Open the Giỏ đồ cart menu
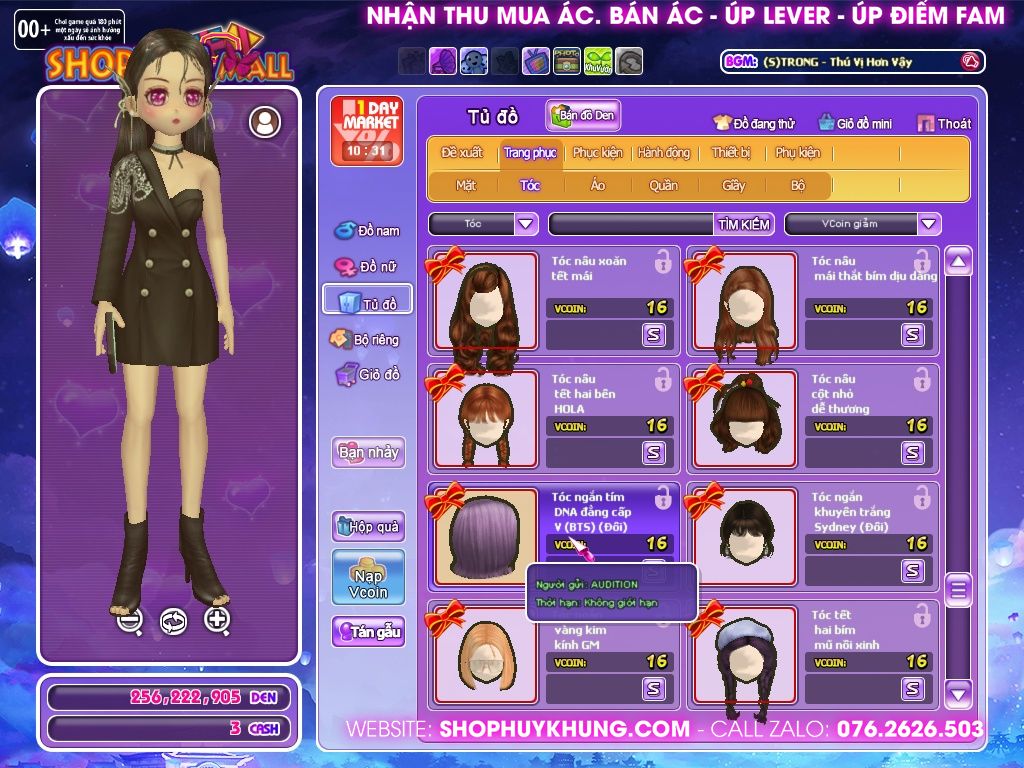 [367, 375]
